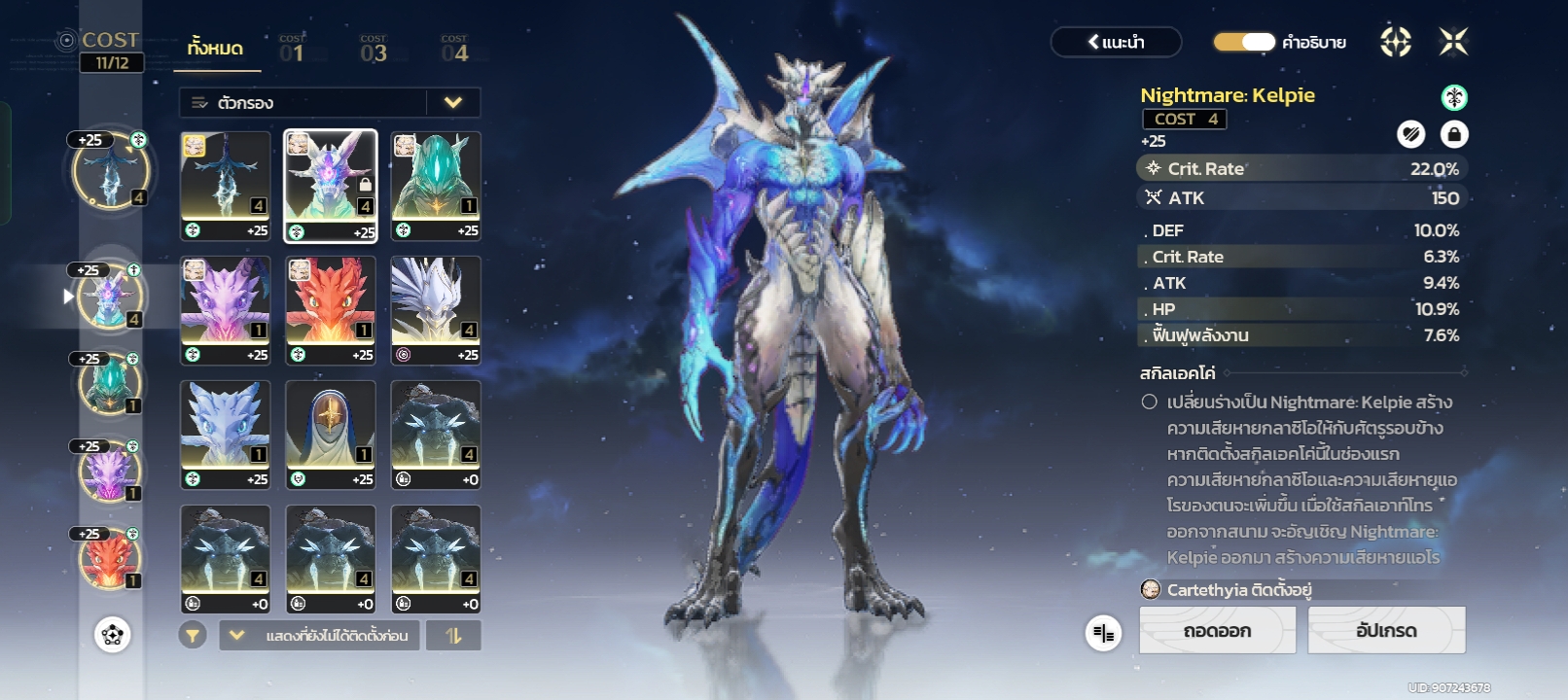Toggle the คำอธิบาย description switch
The height and width of the screenshot is (700, 1568).
1244,42
